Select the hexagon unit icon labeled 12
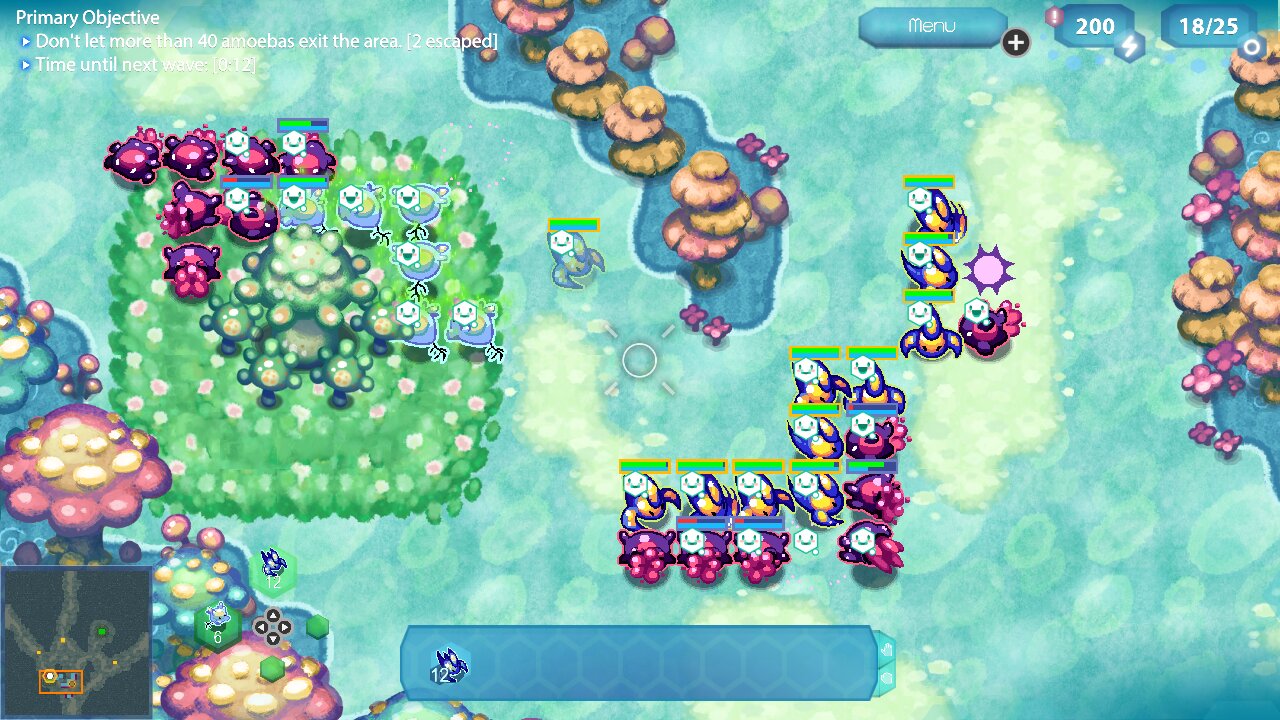 tap(272, 572)
